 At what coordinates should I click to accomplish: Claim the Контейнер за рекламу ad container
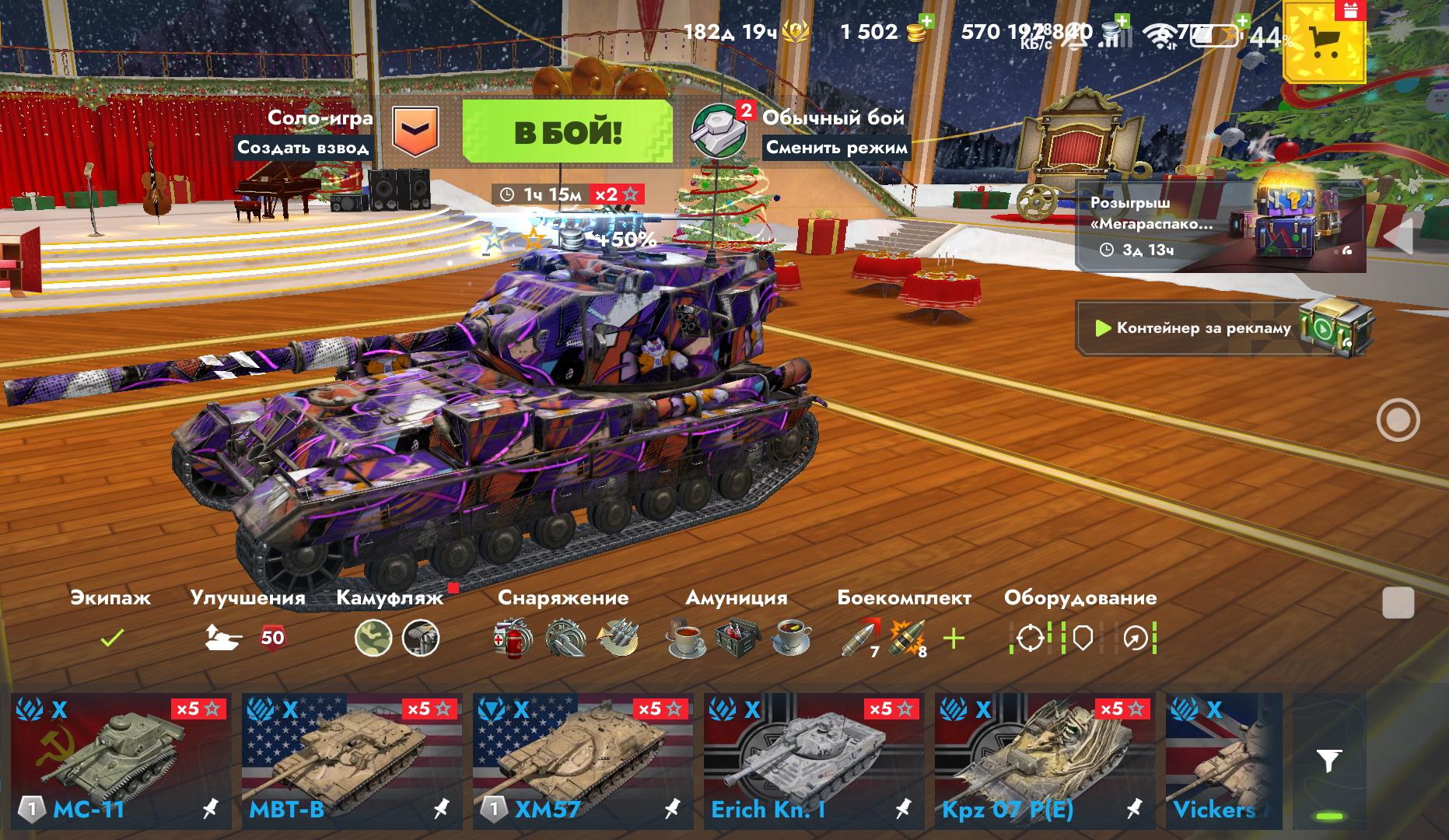(1223, 328)
